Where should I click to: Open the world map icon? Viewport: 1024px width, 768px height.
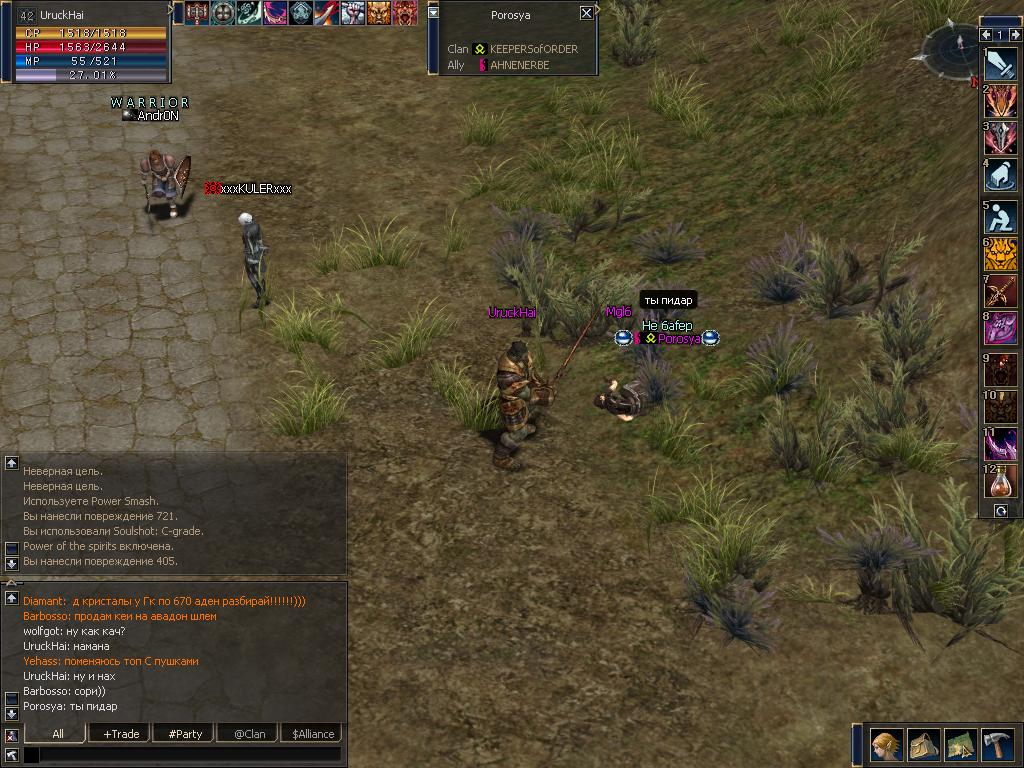(961, 746)
